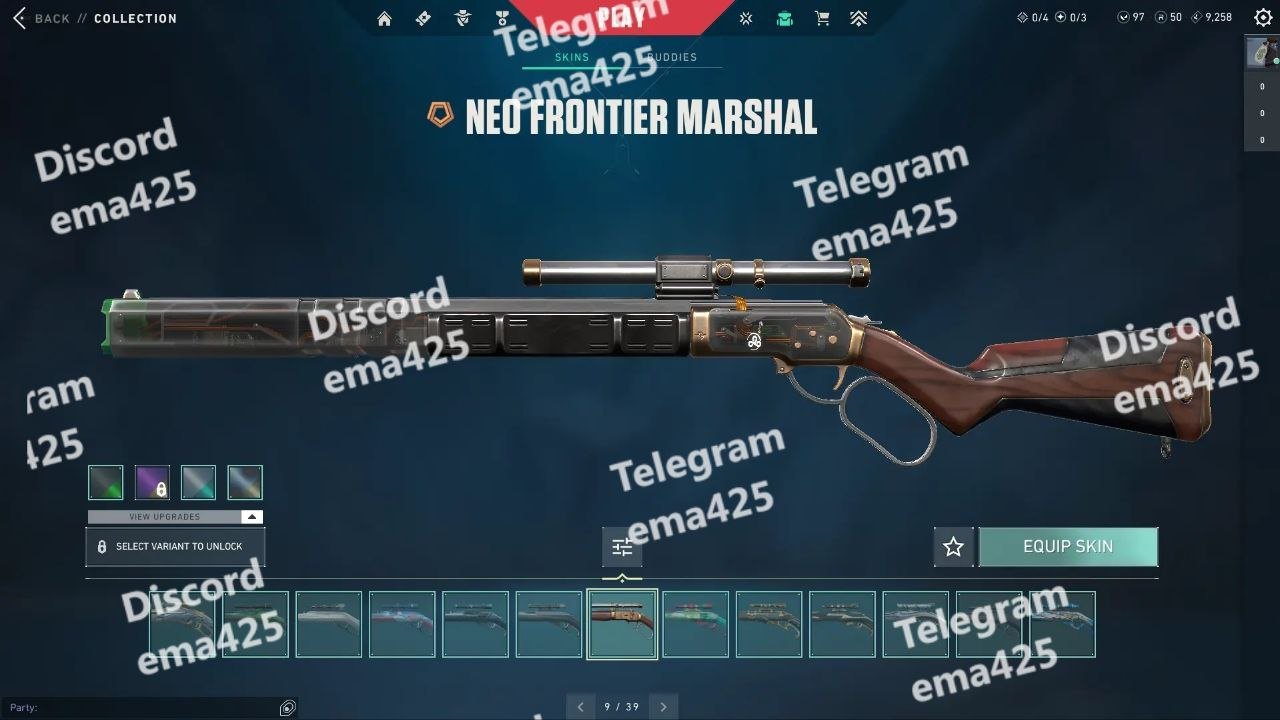Image resolution: width=1280 pixels, height=720 pixels.
Task: Go to the next page of skins
Action: (x=663, y=707)
